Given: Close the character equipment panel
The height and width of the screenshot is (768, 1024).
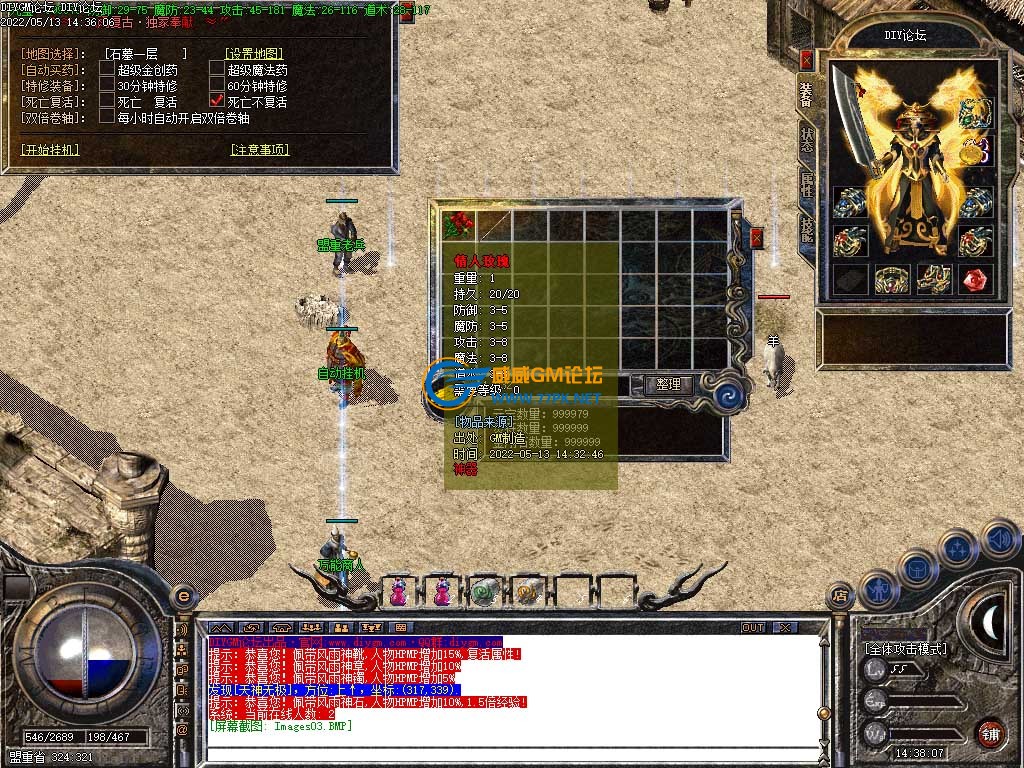Looking at the screenshot, I should tap(807, 59).
